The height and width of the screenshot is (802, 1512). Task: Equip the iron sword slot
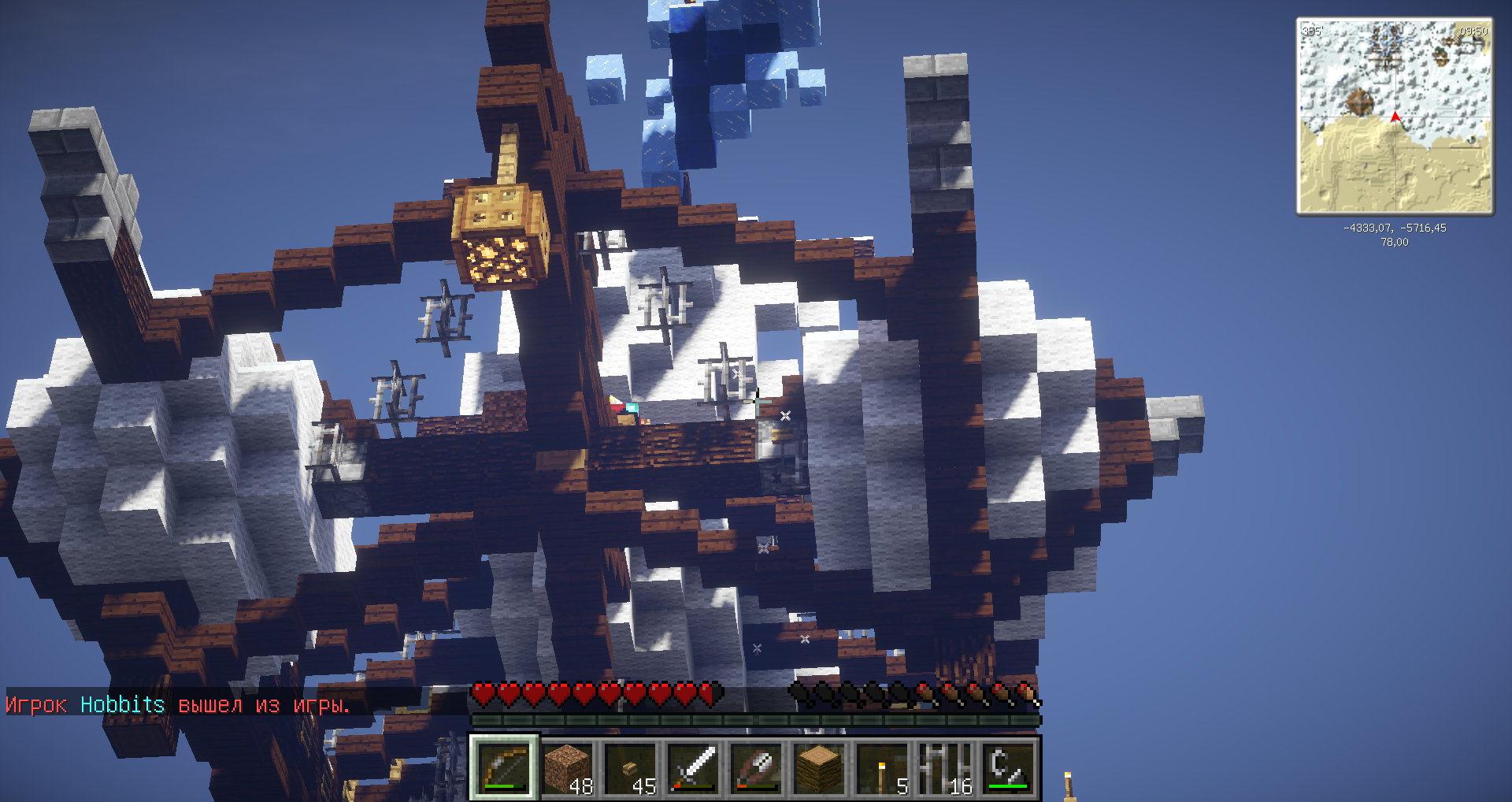pos(693,768)
